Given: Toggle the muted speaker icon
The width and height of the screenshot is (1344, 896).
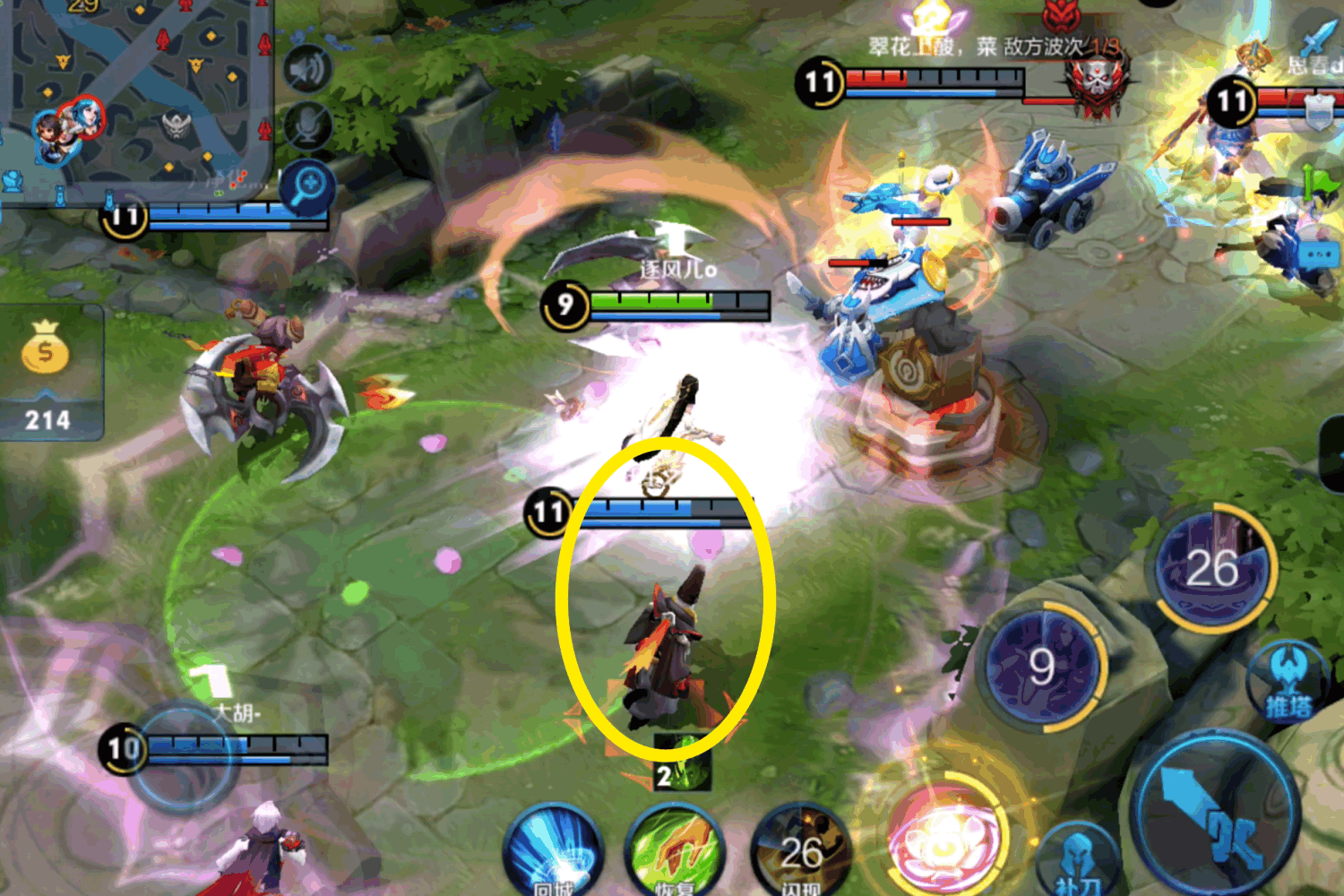Looking at the screenshot, I should [x=307, y=69].
